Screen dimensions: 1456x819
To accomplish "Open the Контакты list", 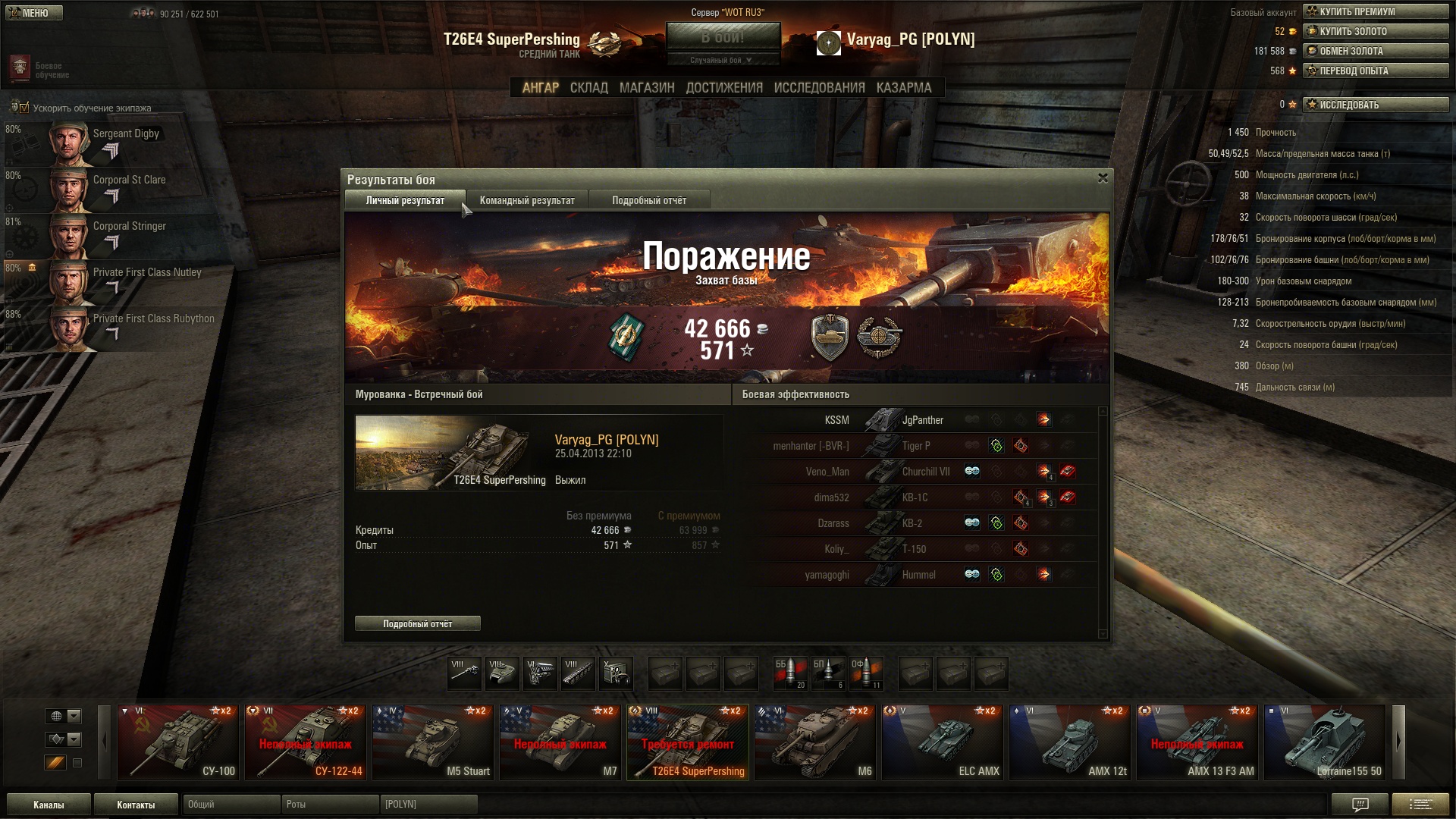I will [x=136, y=805].
